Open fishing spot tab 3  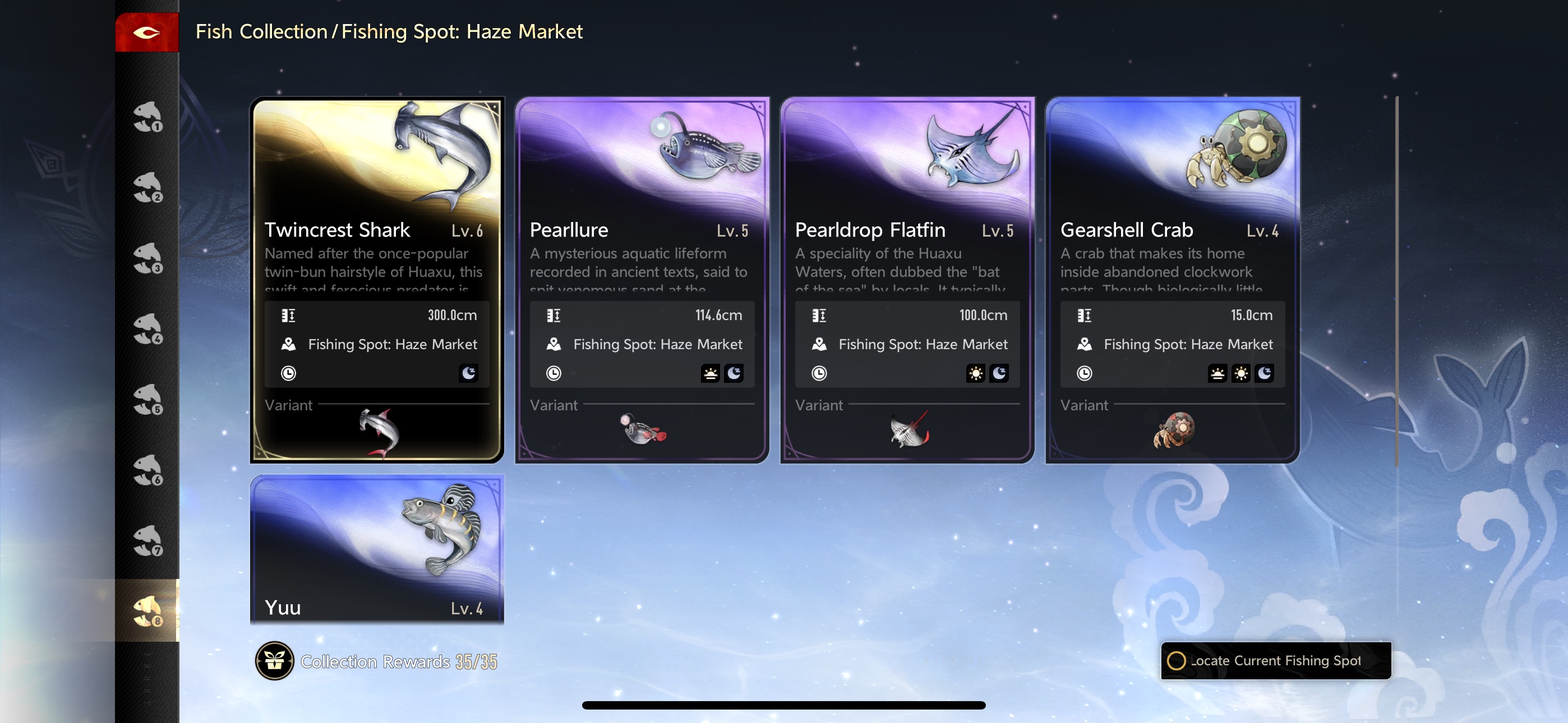pos(147,258)
